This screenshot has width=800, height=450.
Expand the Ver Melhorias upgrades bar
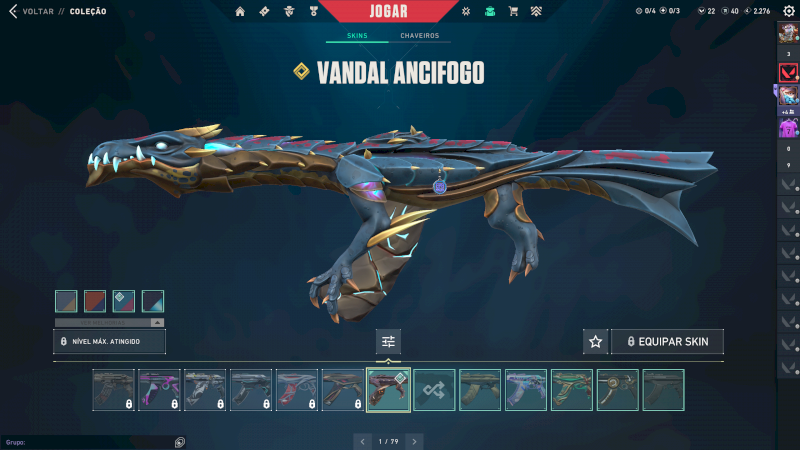pos(109,323)
